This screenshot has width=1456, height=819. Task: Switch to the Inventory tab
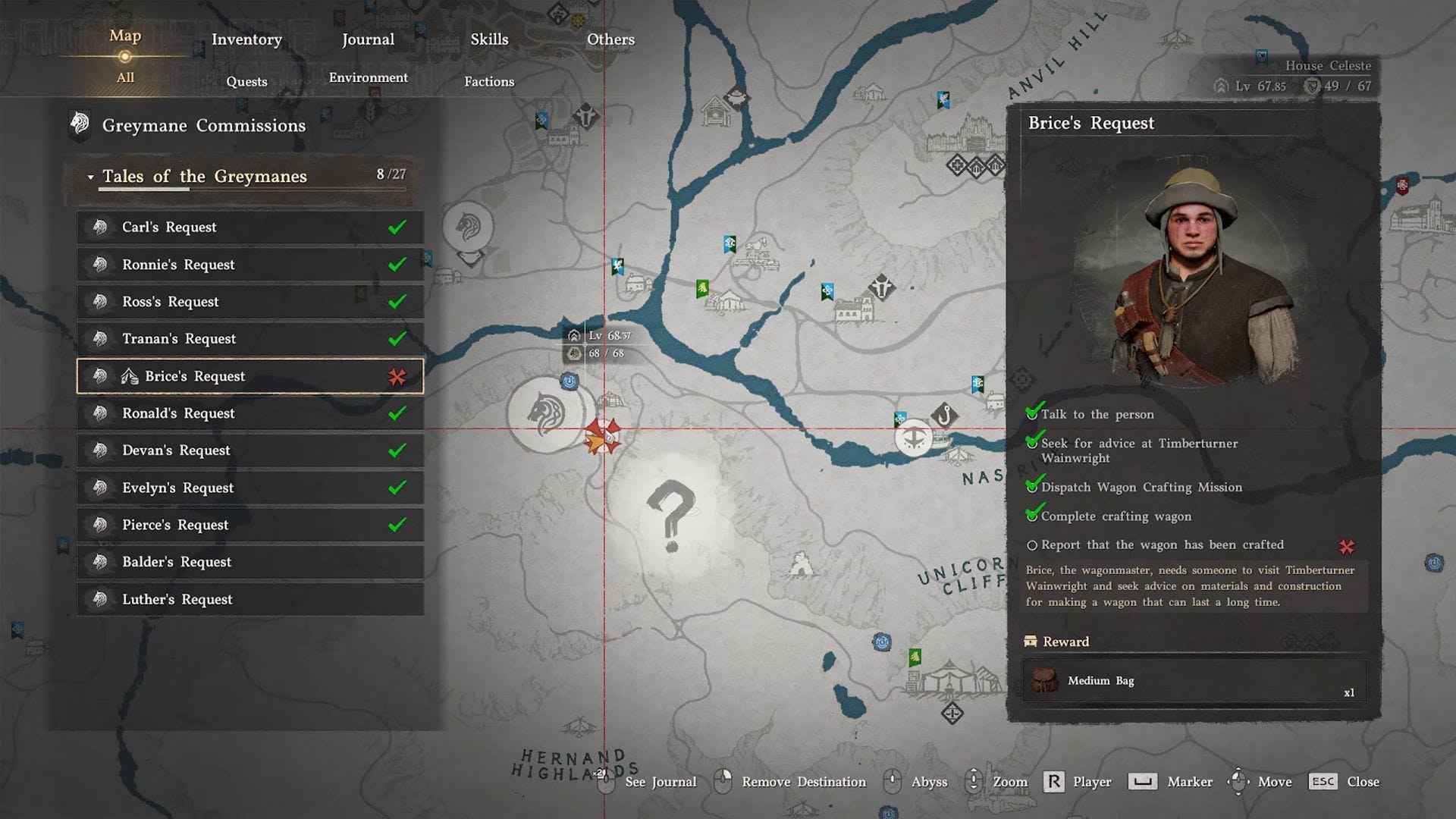tap(246, 39)
